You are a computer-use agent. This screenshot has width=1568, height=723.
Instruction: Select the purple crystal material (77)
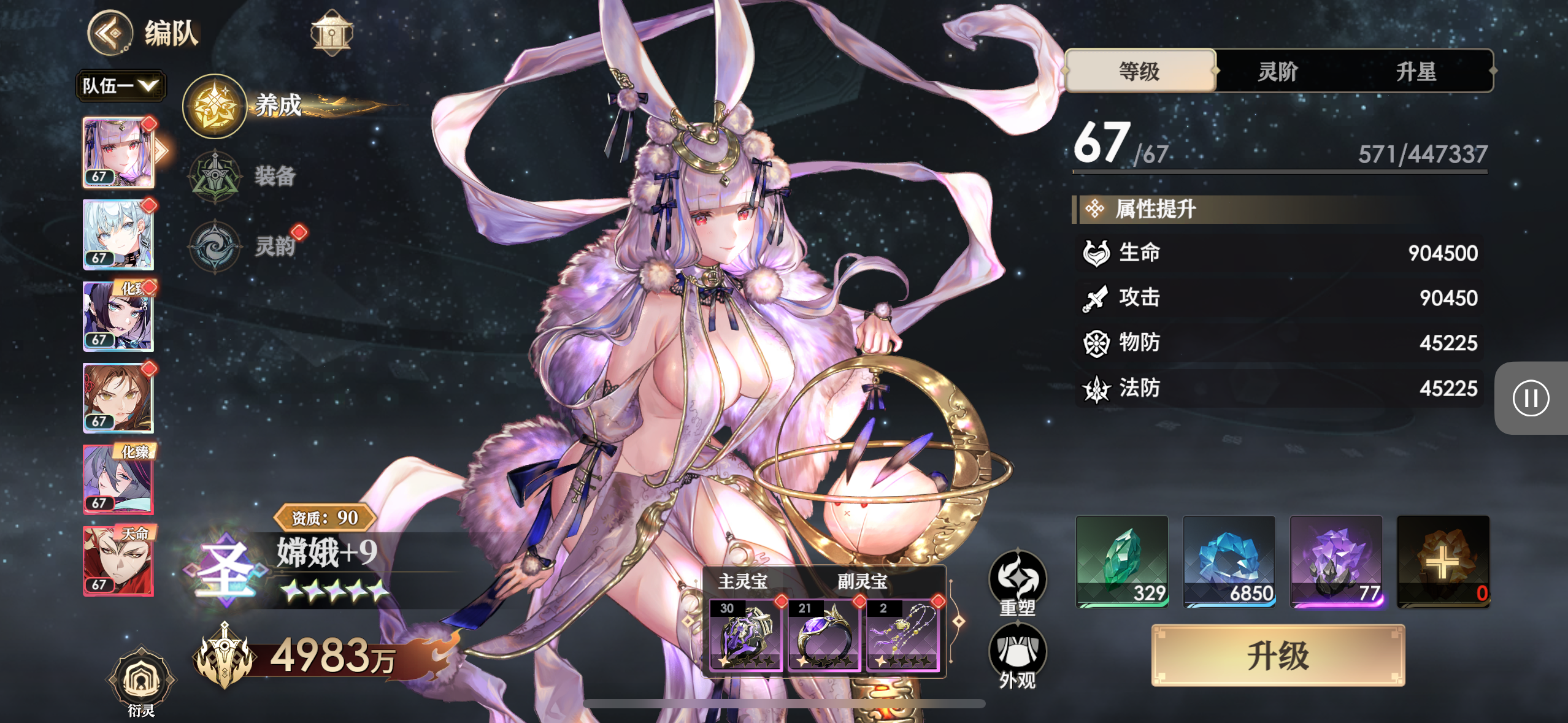(1336, 561)
